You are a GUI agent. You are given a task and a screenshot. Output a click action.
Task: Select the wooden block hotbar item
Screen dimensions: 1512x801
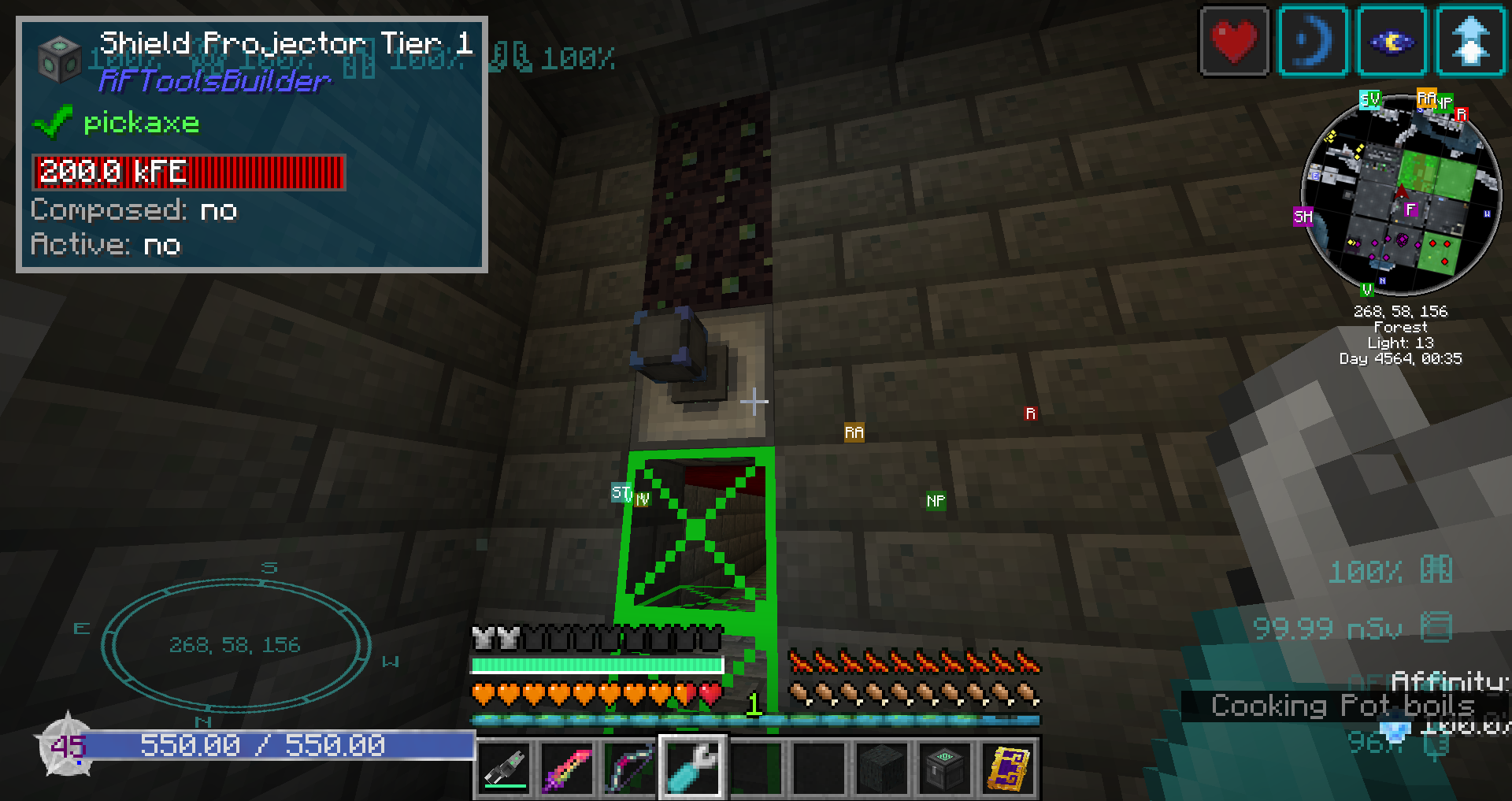coord(882,768)
